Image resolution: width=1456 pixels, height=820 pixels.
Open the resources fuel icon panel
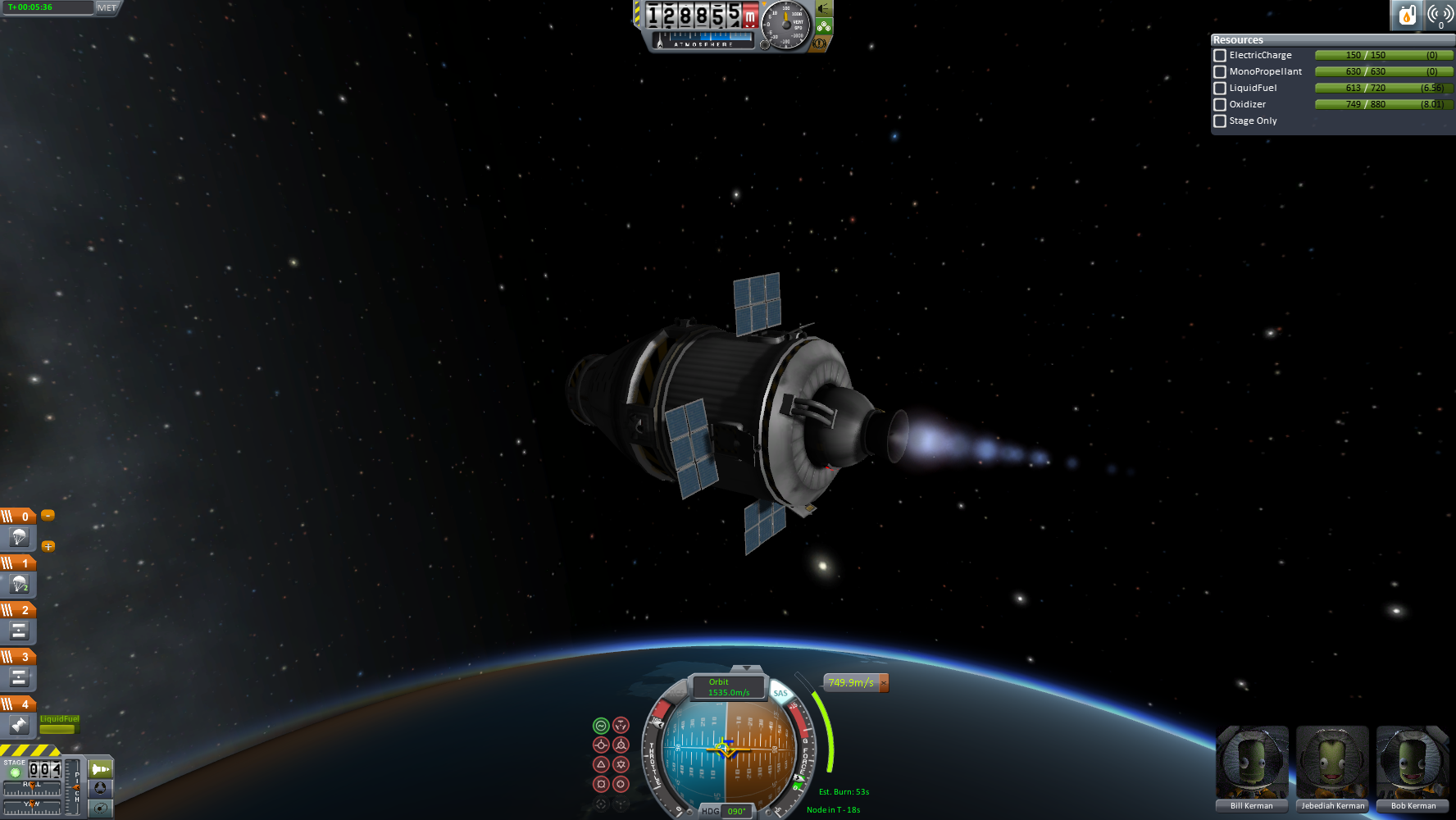click(x=1407, y=15)
